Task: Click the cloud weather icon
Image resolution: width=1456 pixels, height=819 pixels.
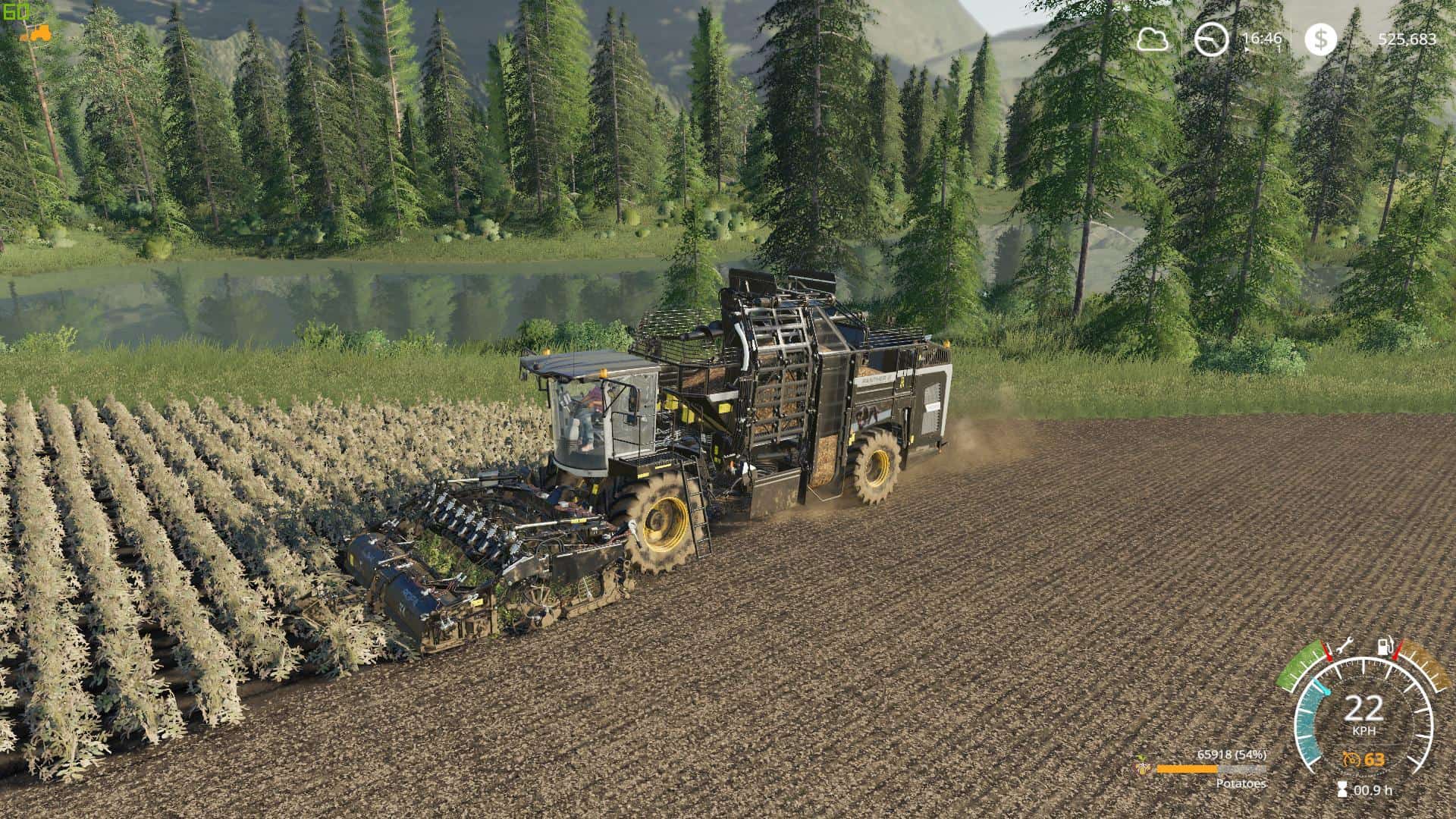Action: (x=1152, y=39)
